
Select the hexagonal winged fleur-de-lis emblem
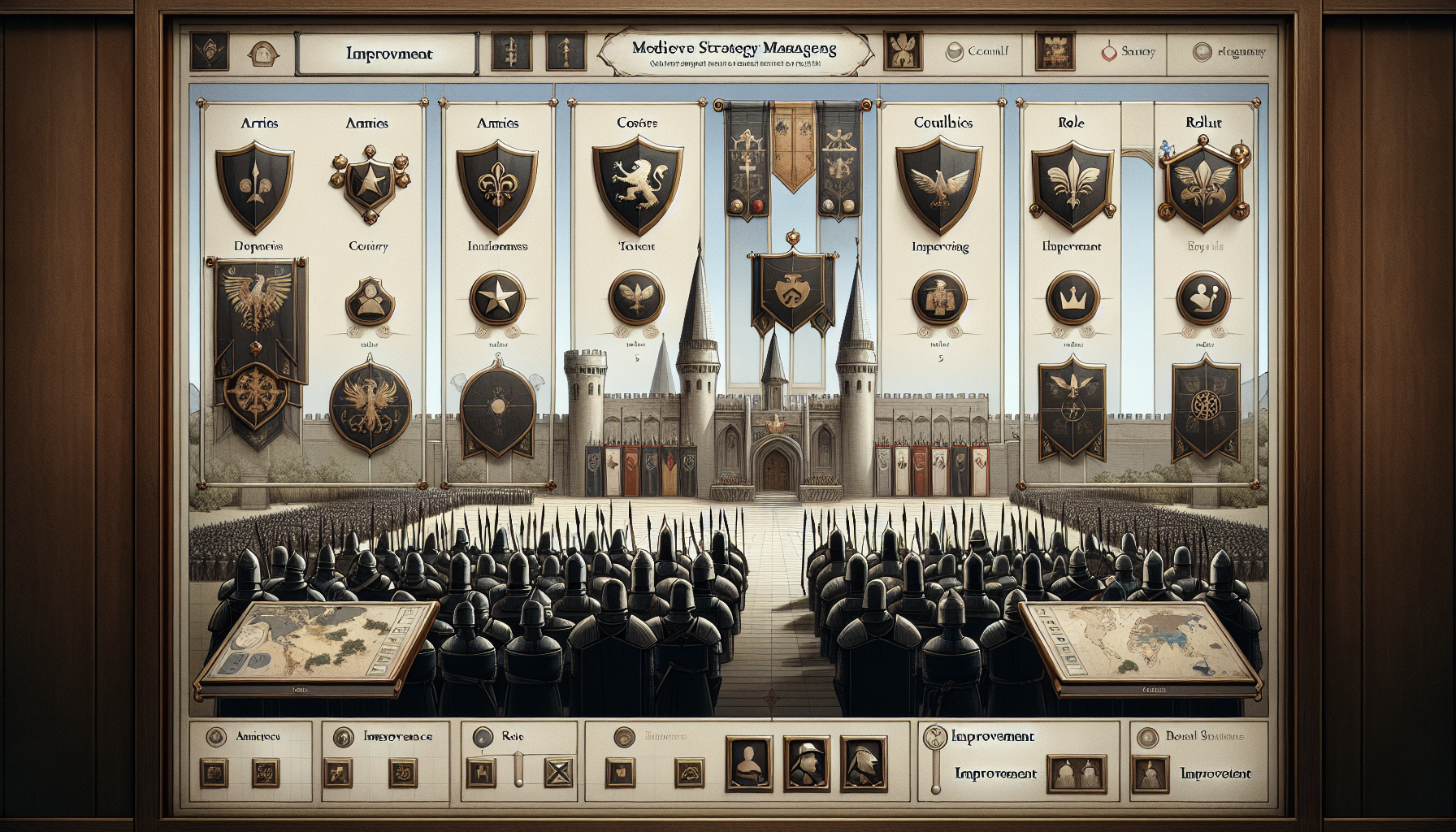click(x=1204, y=186)
